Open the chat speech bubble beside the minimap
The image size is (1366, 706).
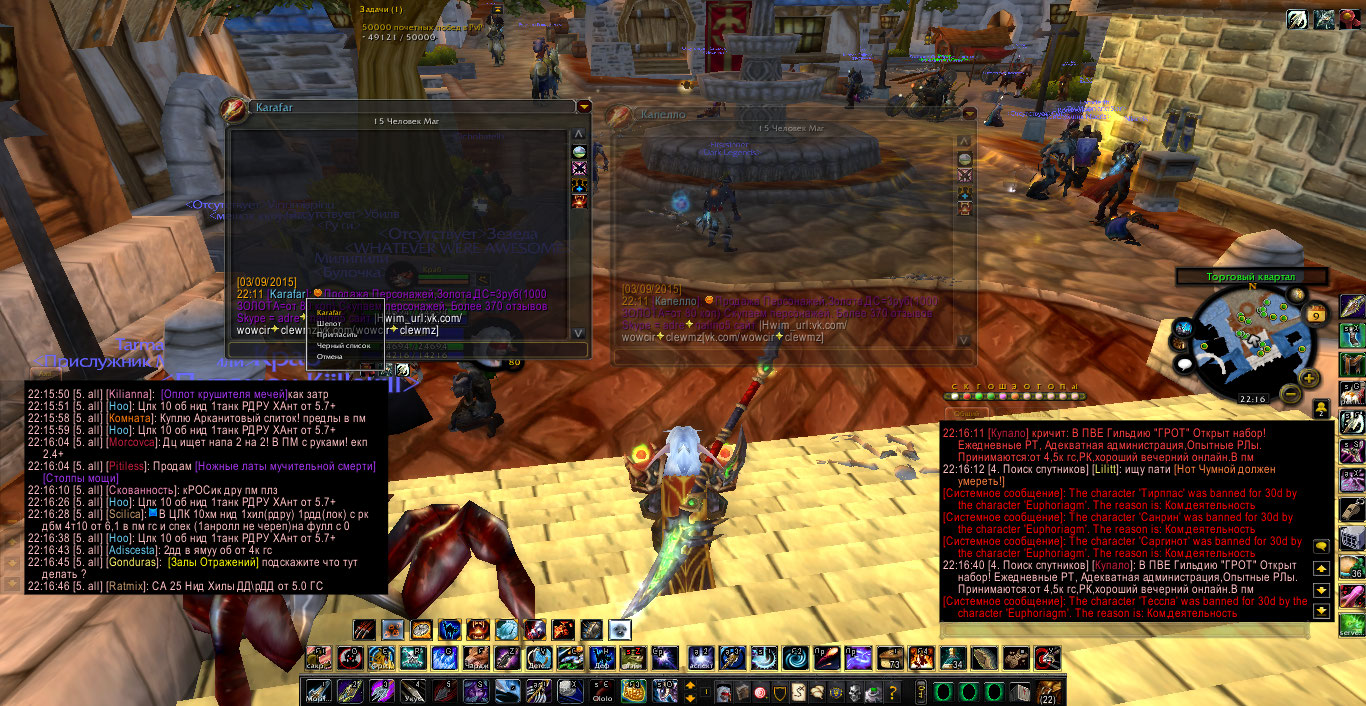(x=1185, y=364)
